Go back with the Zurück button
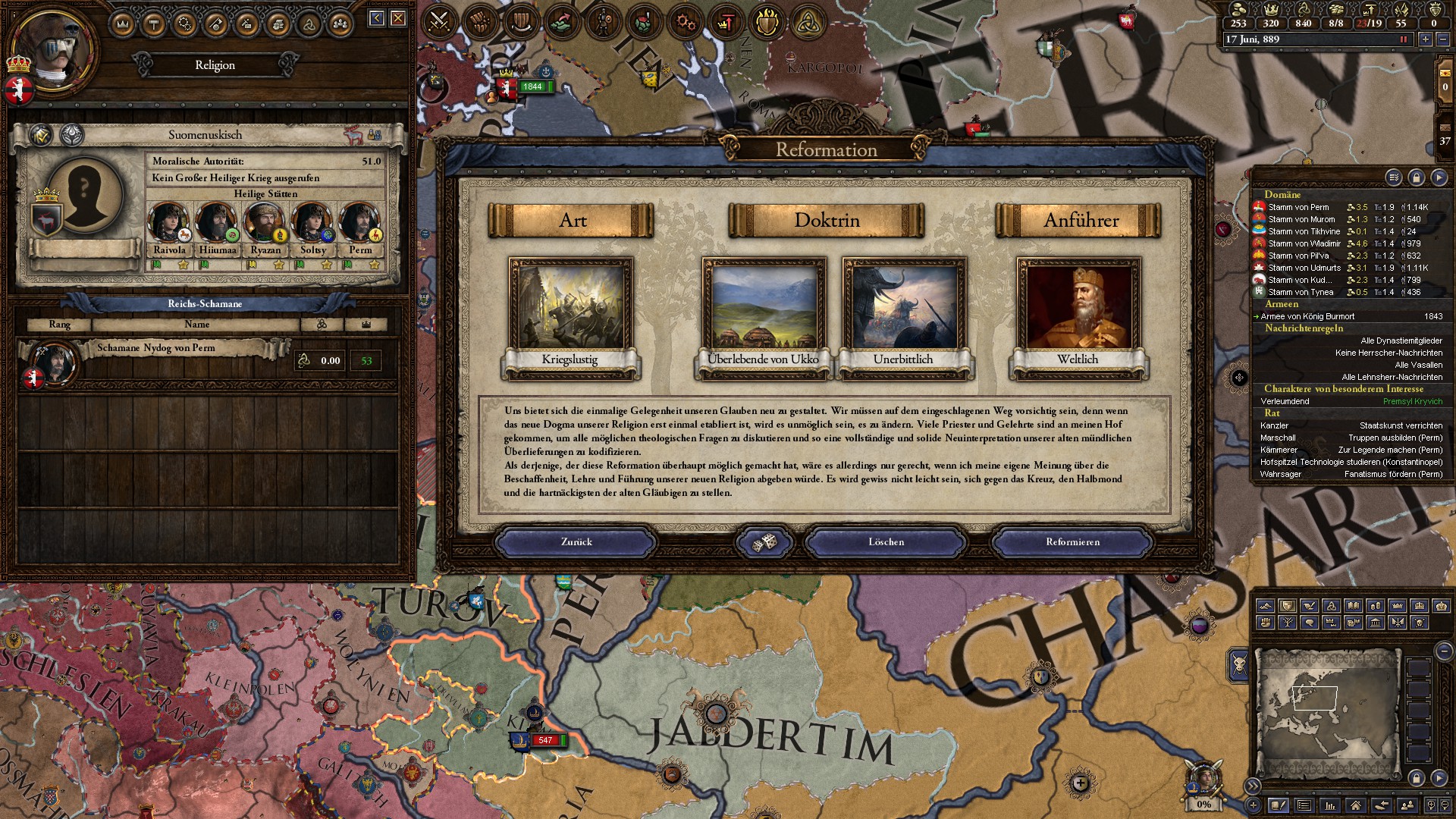 (x=576, y=542)
